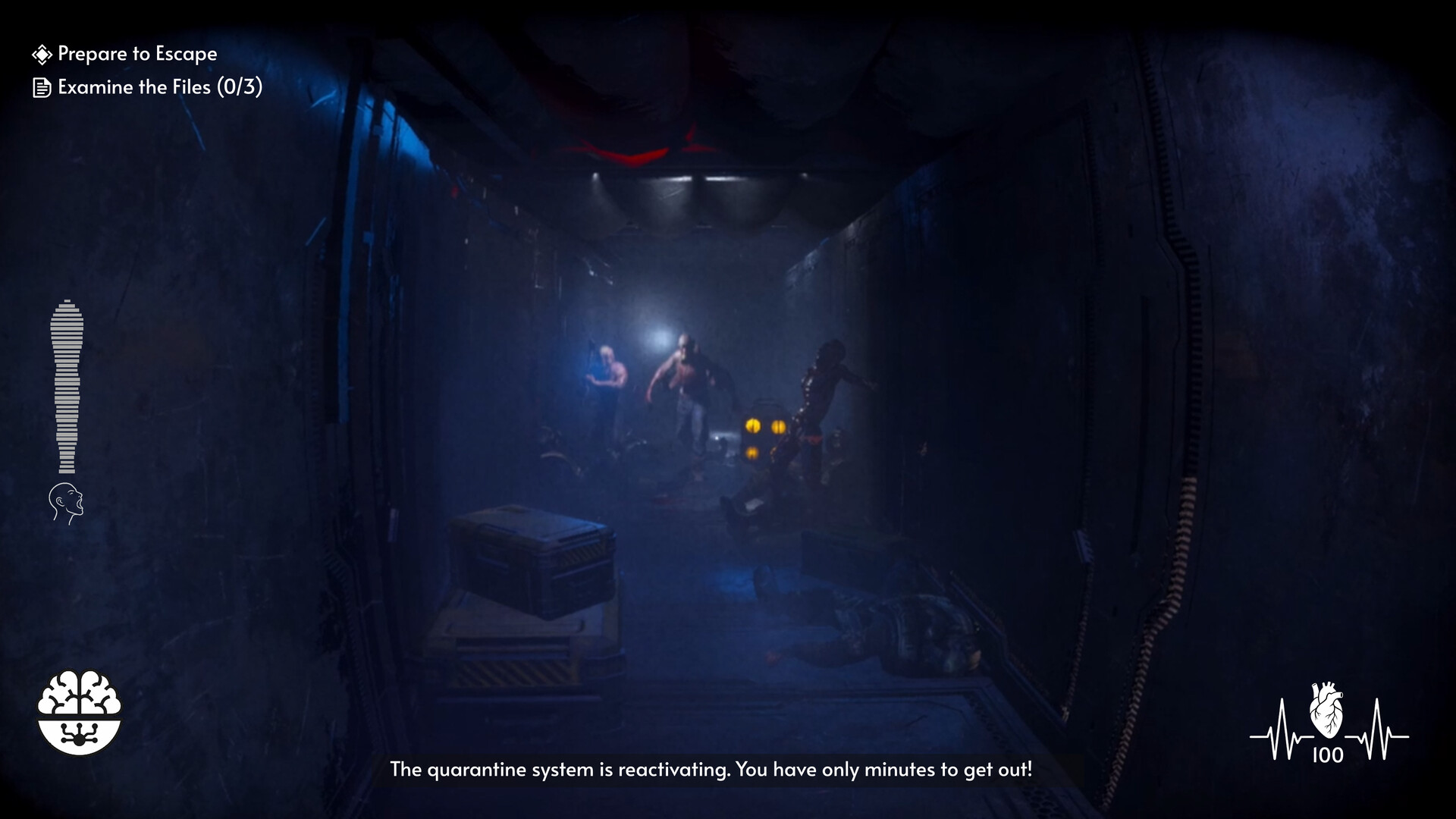
Task: Select the screaming head noise indicator icon
Action: click(66, 501)
